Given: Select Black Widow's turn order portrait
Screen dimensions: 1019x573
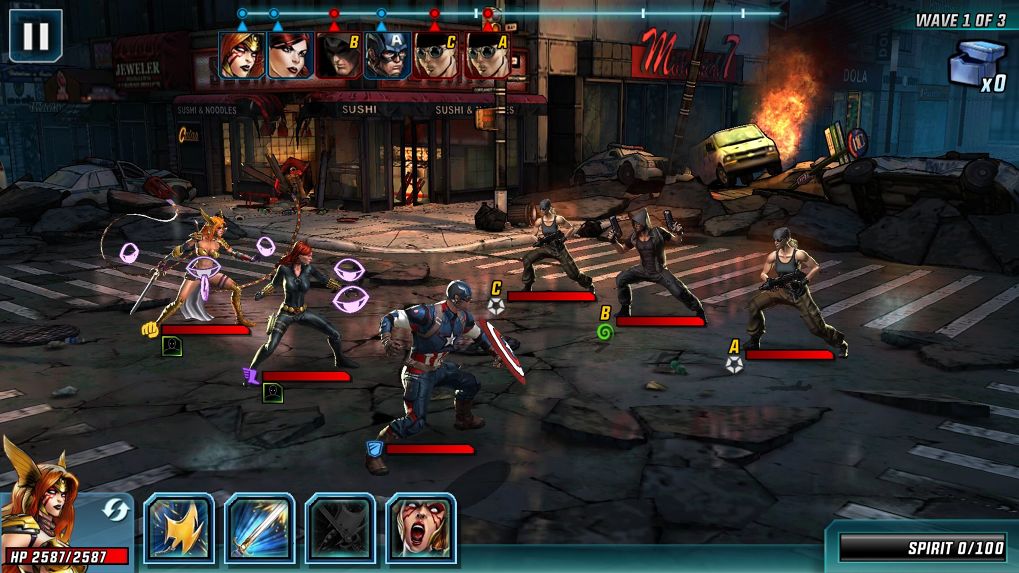Looking at the screenshot, I should click(x=290, y=55).
